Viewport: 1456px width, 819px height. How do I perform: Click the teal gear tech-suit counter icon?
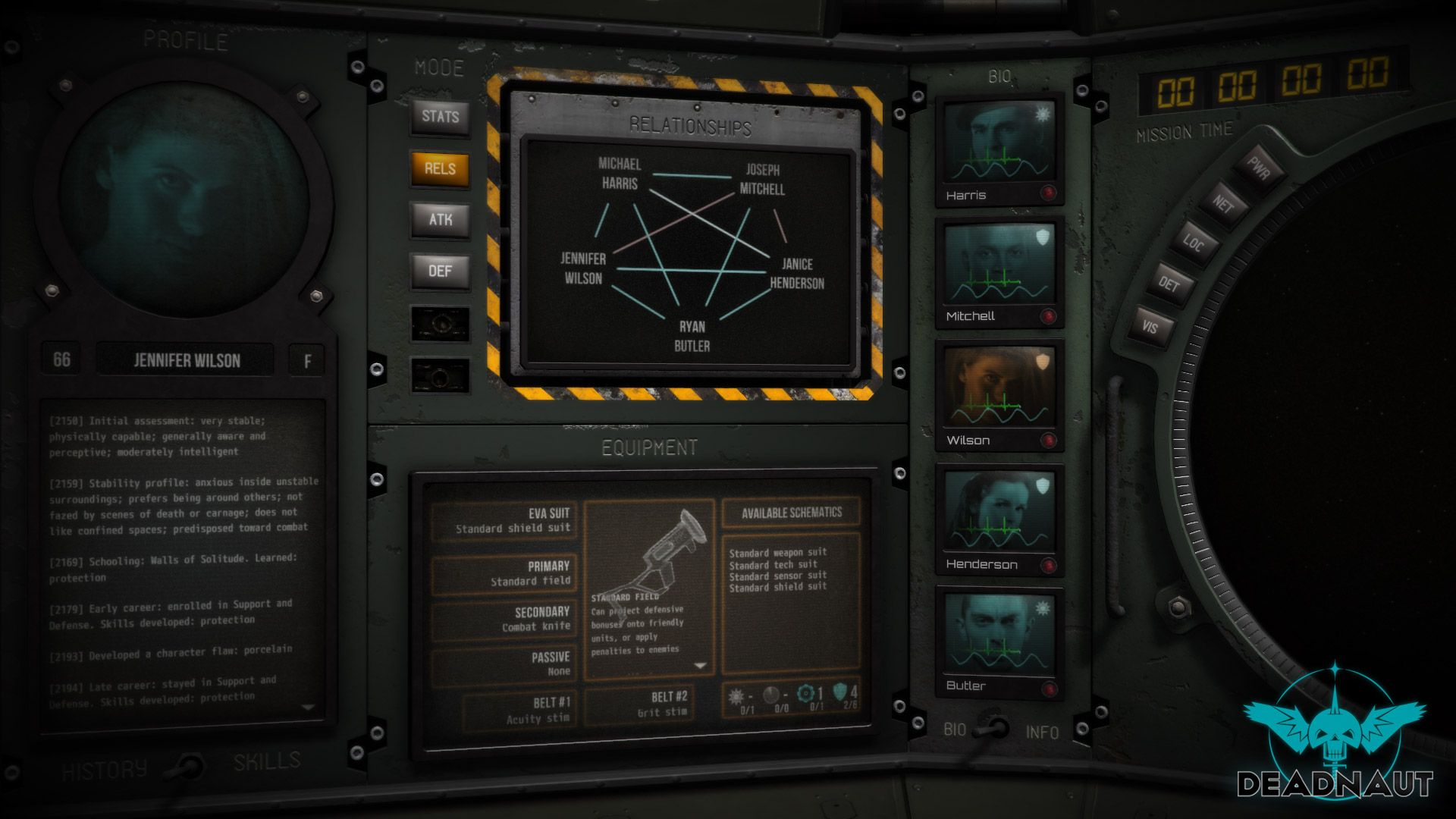coord(805,692)
